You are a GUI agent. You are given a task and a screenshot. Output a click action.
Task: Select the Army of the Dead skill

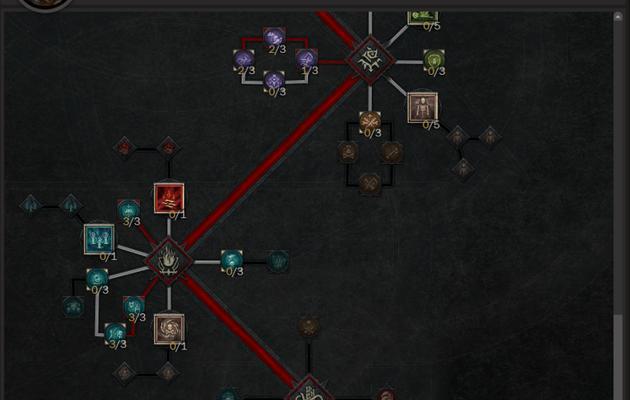[99, 239]
